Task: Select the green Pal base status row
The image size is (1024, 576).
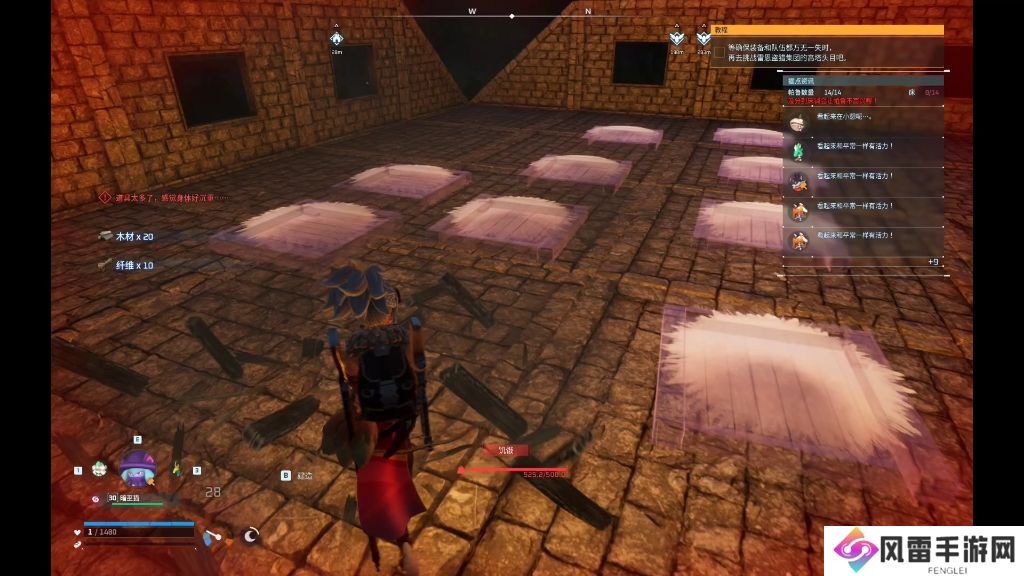Action: click(862, 151)
